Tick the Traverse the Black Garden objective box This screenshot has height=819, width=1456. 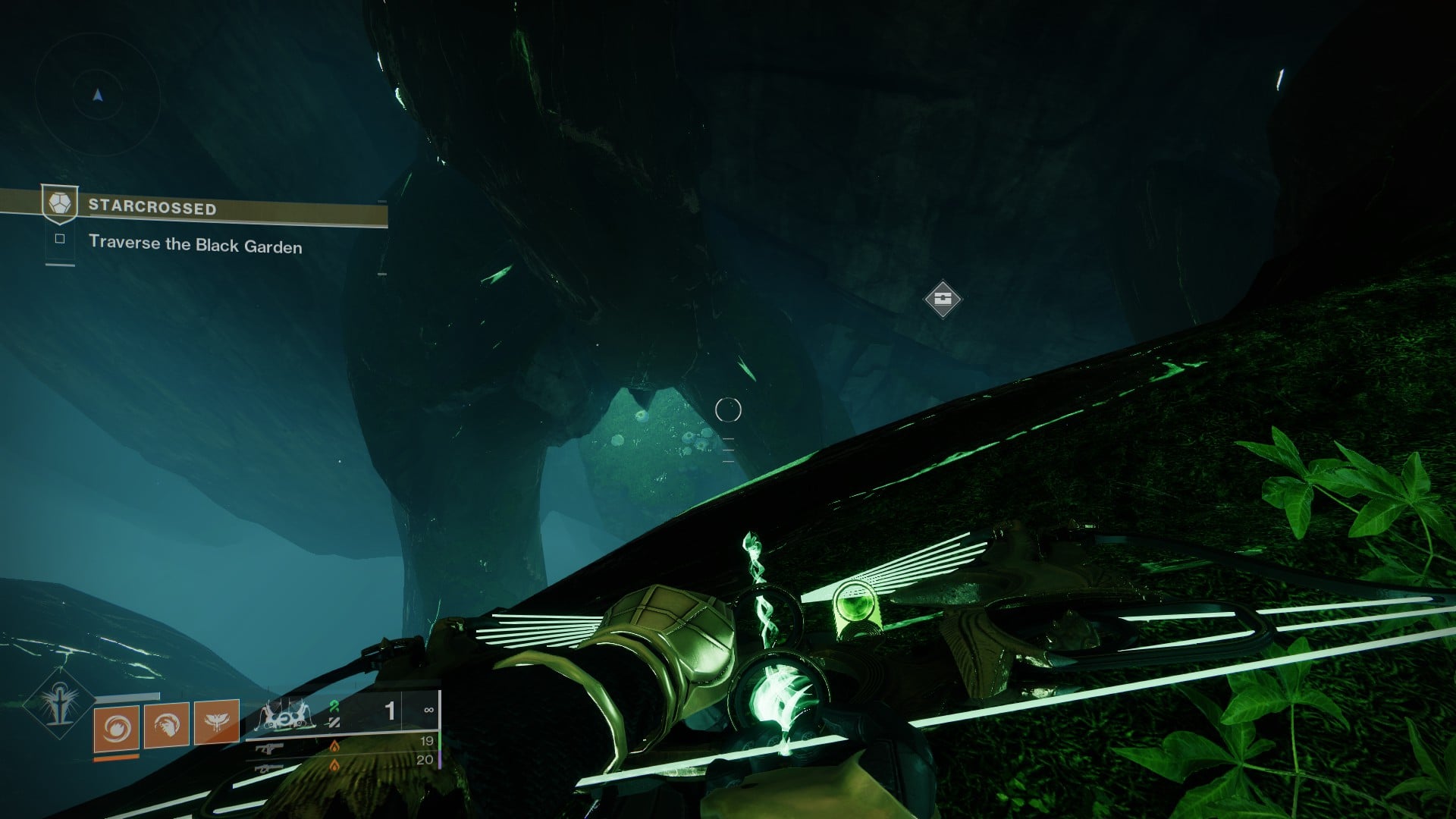click(60, 240)
